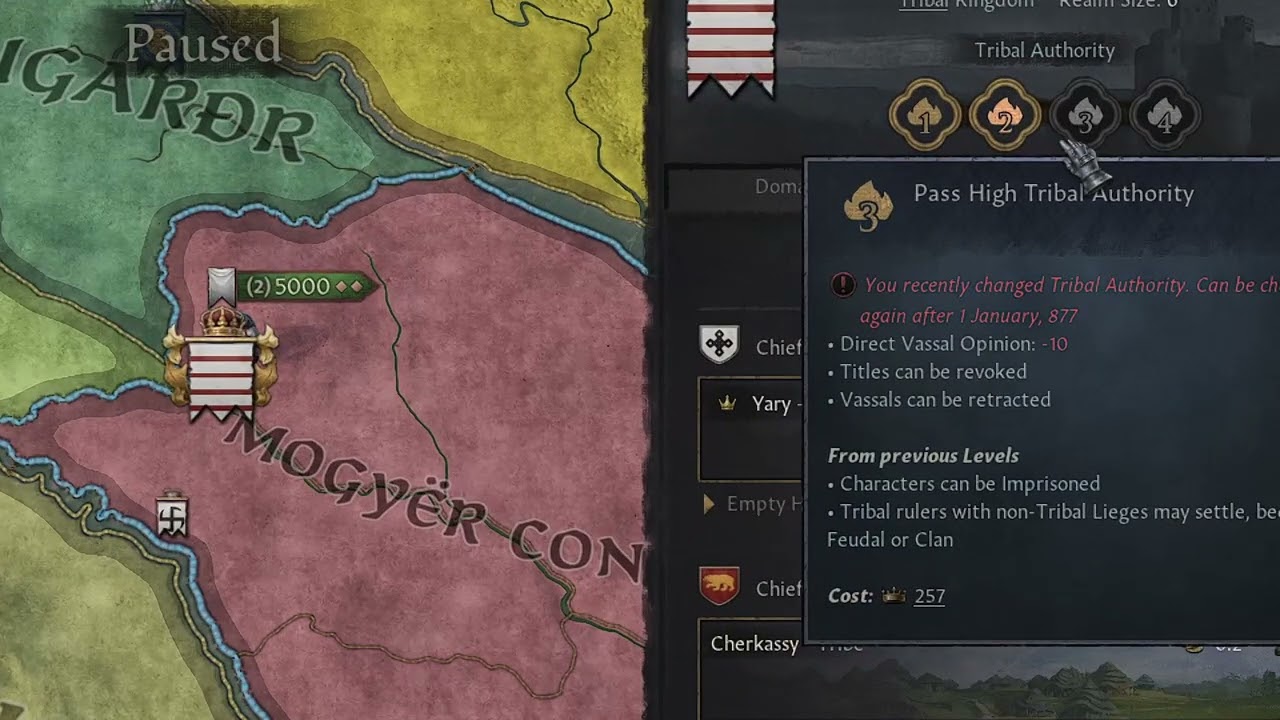Viewport: 1280px width, 720px height.
Task: Collapse the Cherkassy tribe entry
Action: [753, 645]
